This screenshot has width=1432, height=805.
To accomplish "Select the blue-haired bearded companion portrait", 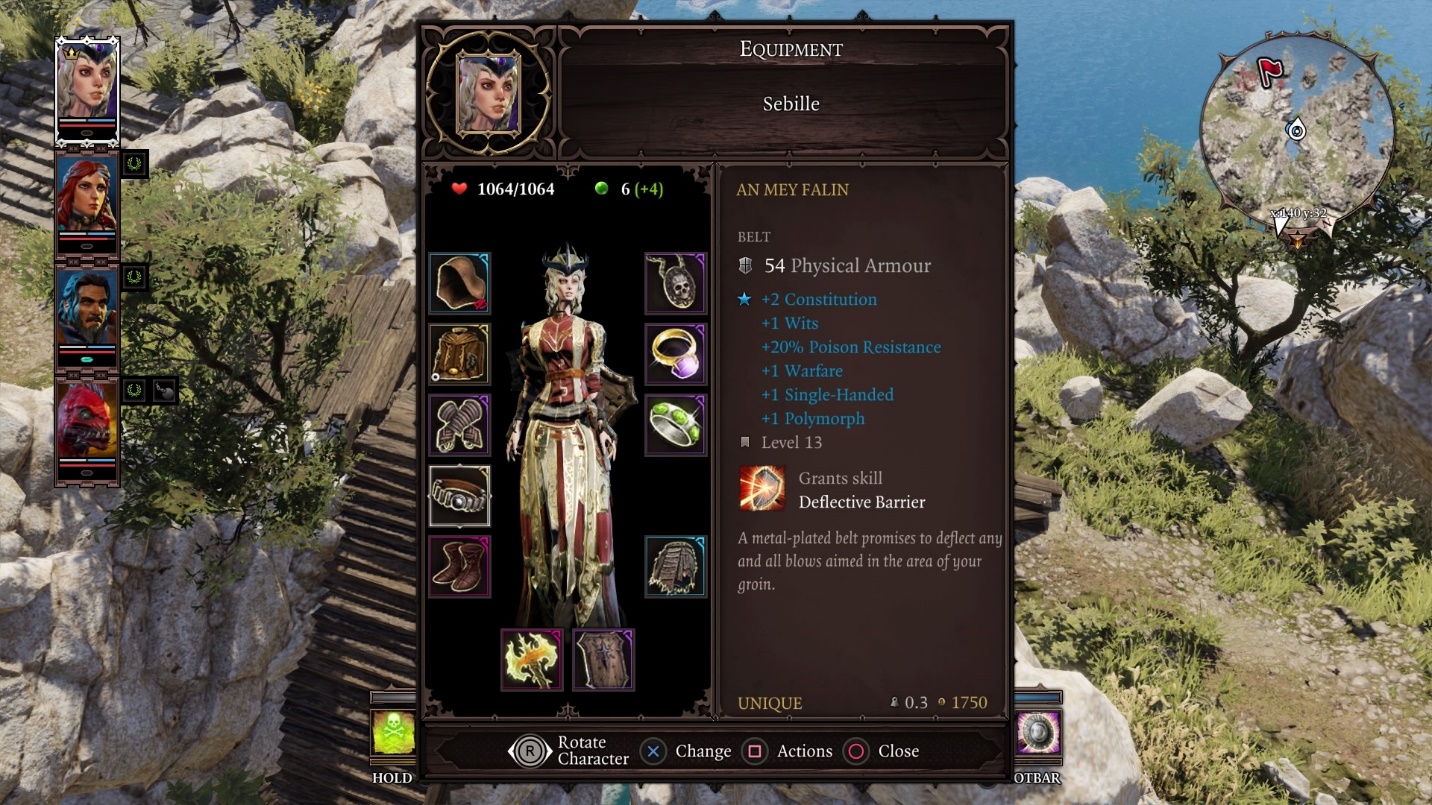I will [x=87, y=309].
